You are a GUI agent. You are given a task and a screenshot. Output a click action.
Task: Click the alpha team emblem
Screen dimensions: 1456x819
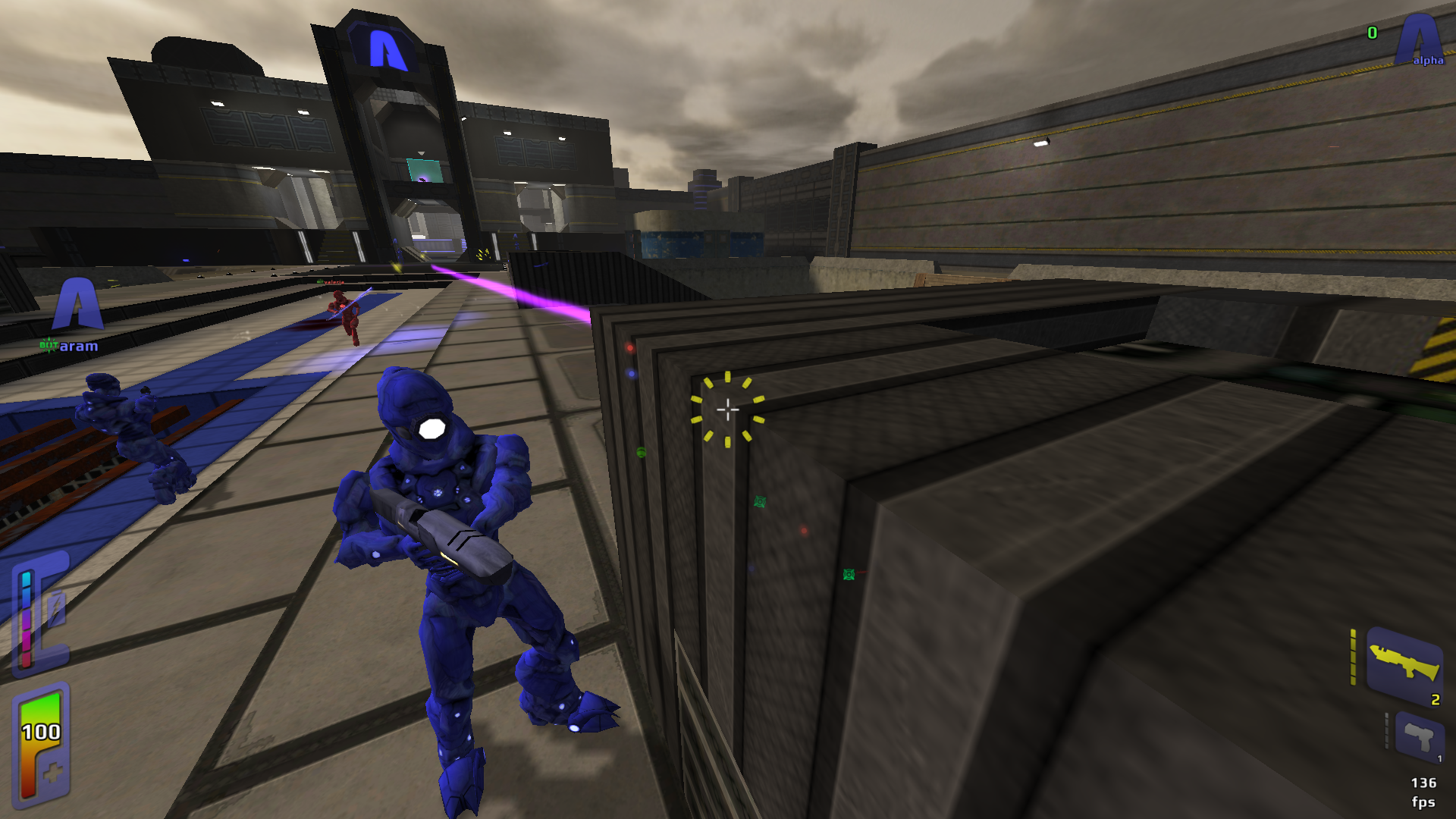1419,39
